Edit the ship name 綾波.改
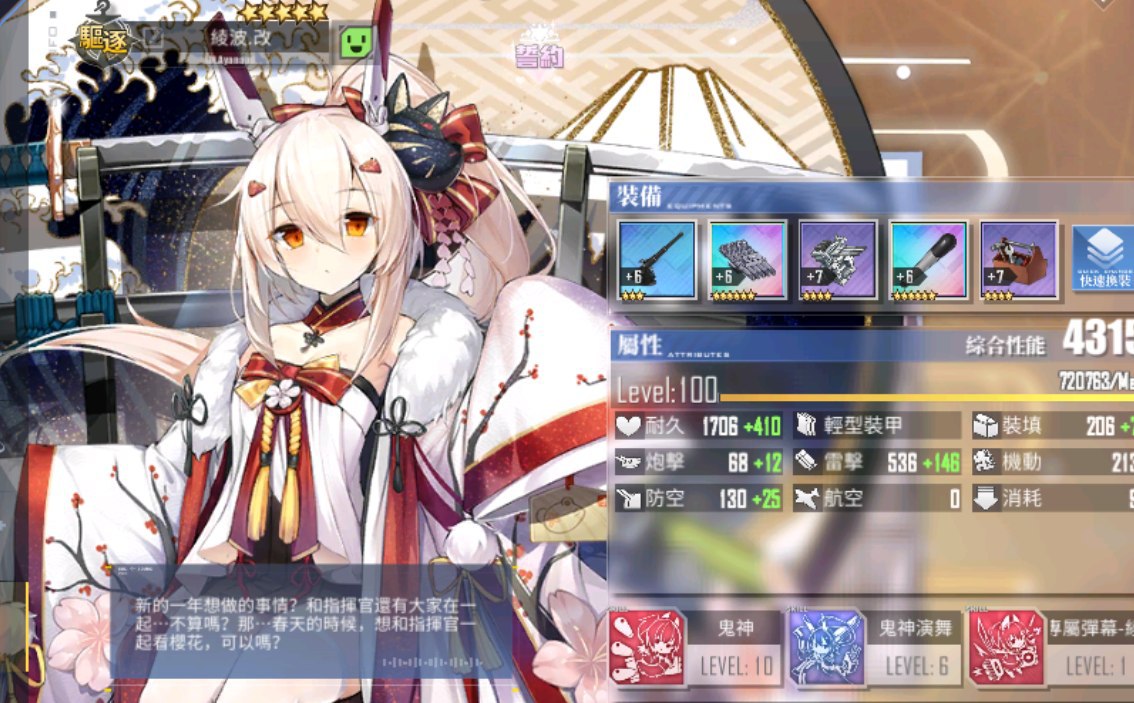Screen dimensions: 1134x703 [x=155, y=38]
